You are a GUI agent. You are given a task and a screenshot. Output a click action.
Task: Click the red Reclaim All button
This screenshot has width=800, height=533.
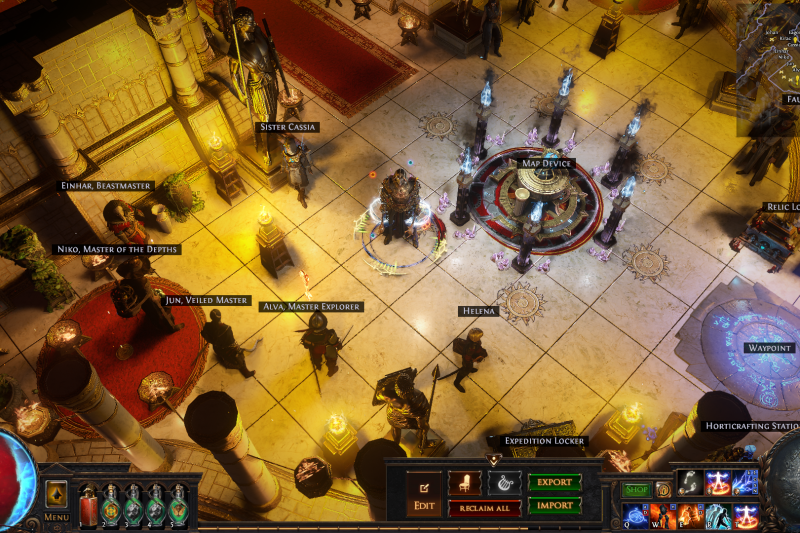[x=484, y=509]
